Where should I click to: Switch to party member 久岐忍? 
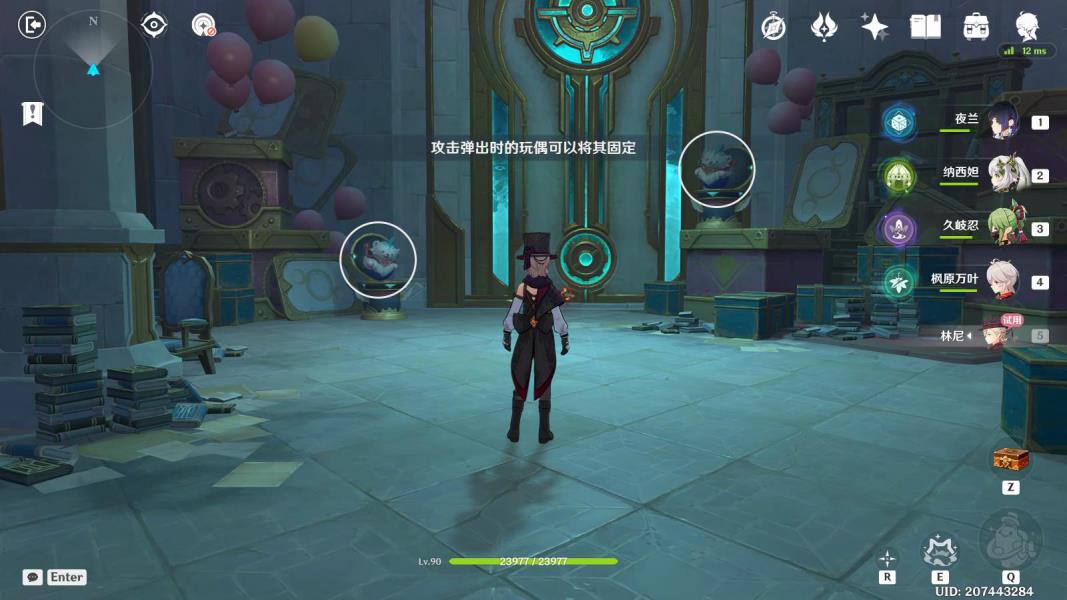click(x=1001, y=228)
